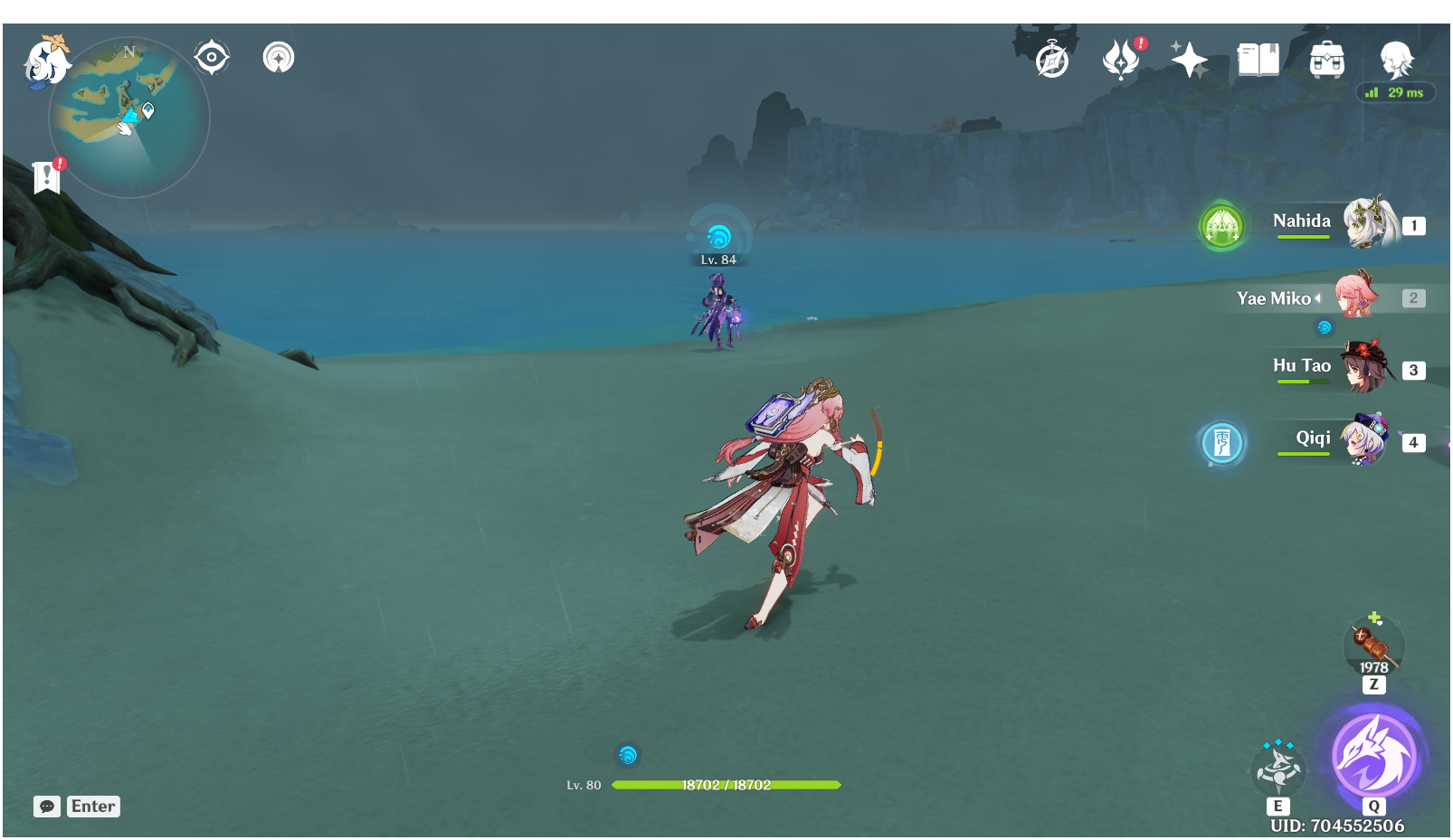This screenshot has height=840, width=1453.
Task: Open the backpack inventory
Action: point(1326,61)
